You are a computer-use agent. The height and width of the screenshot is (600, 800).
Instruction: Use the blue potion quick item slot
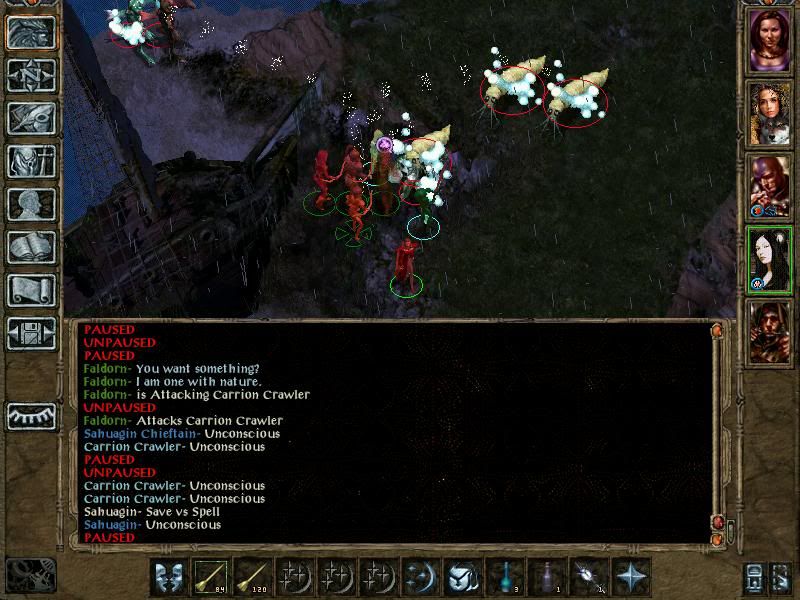click(505, 577)
